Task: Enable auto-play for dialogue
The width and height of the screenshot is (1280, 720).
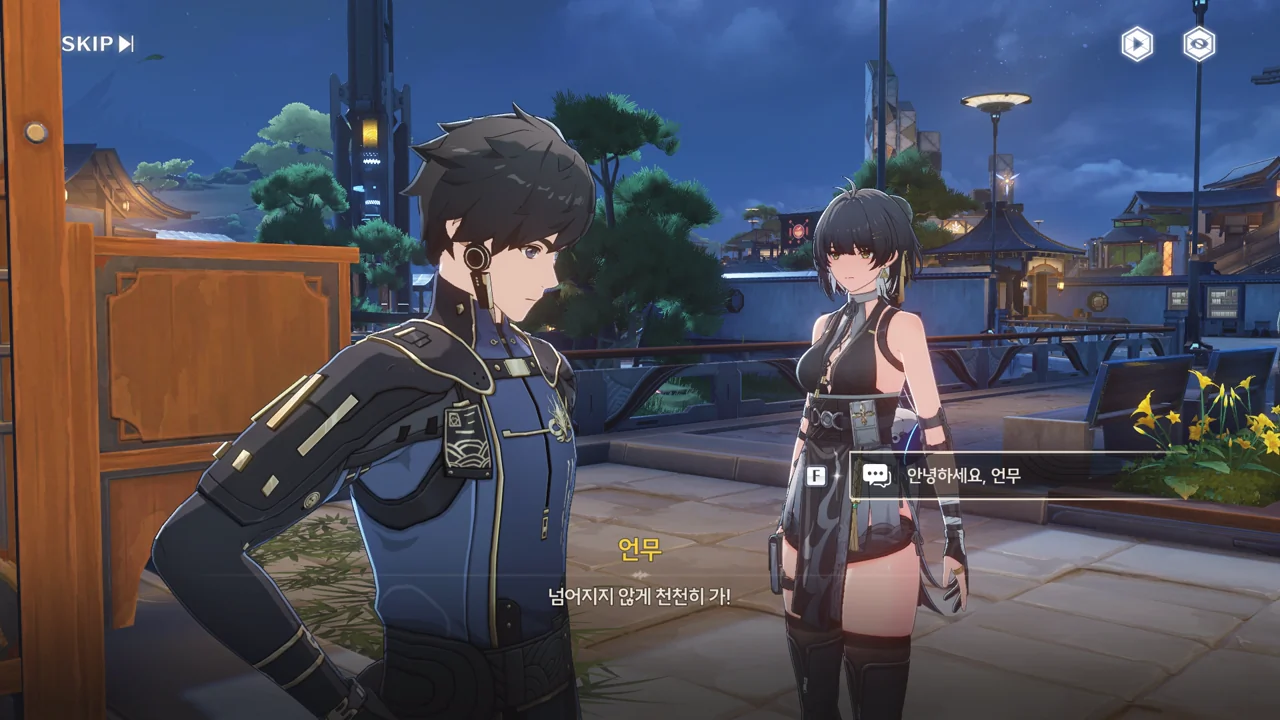Action: (1136, 44)
